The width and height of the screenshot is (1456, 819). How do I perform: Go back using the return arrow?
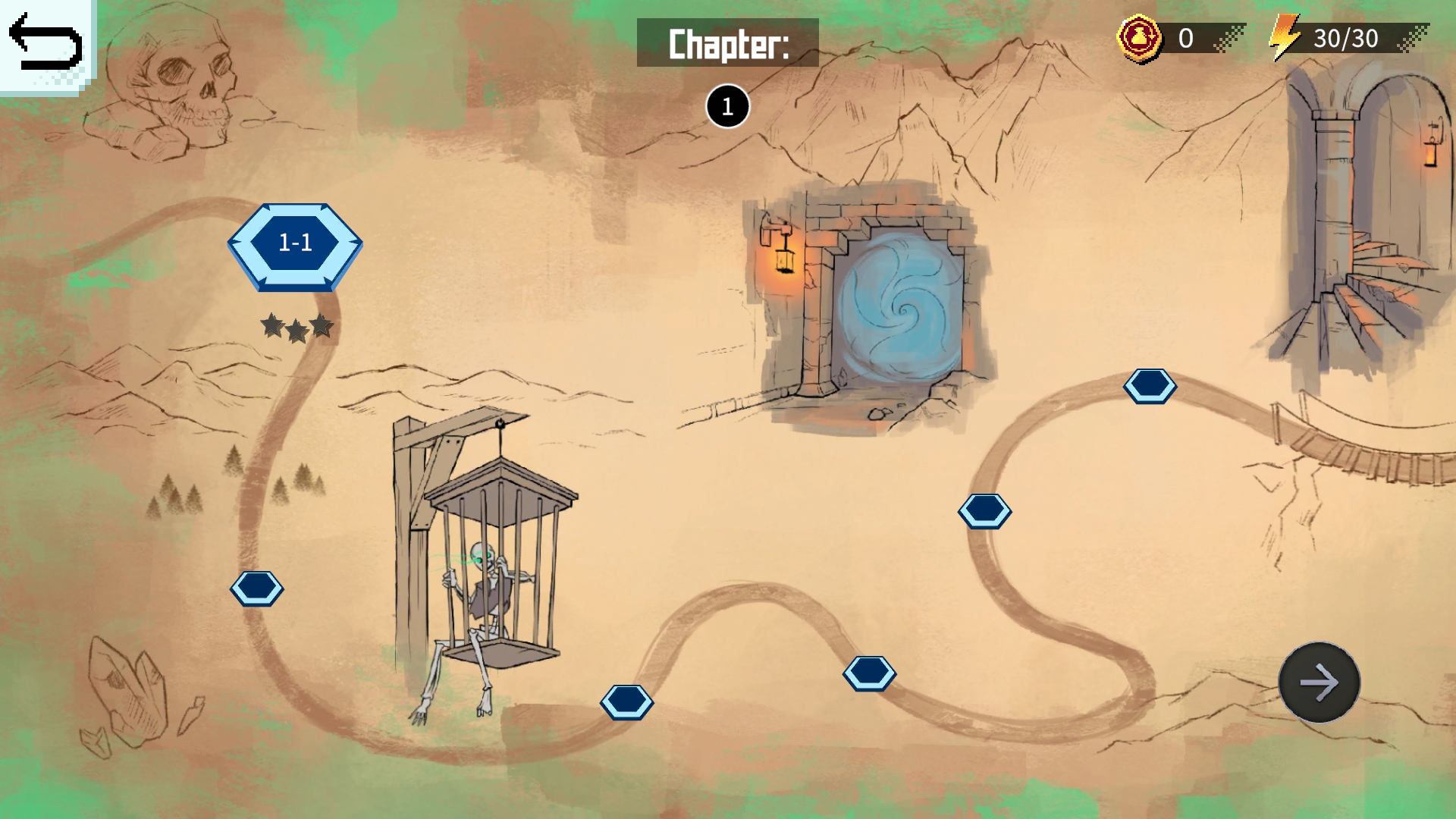[45, 44]
